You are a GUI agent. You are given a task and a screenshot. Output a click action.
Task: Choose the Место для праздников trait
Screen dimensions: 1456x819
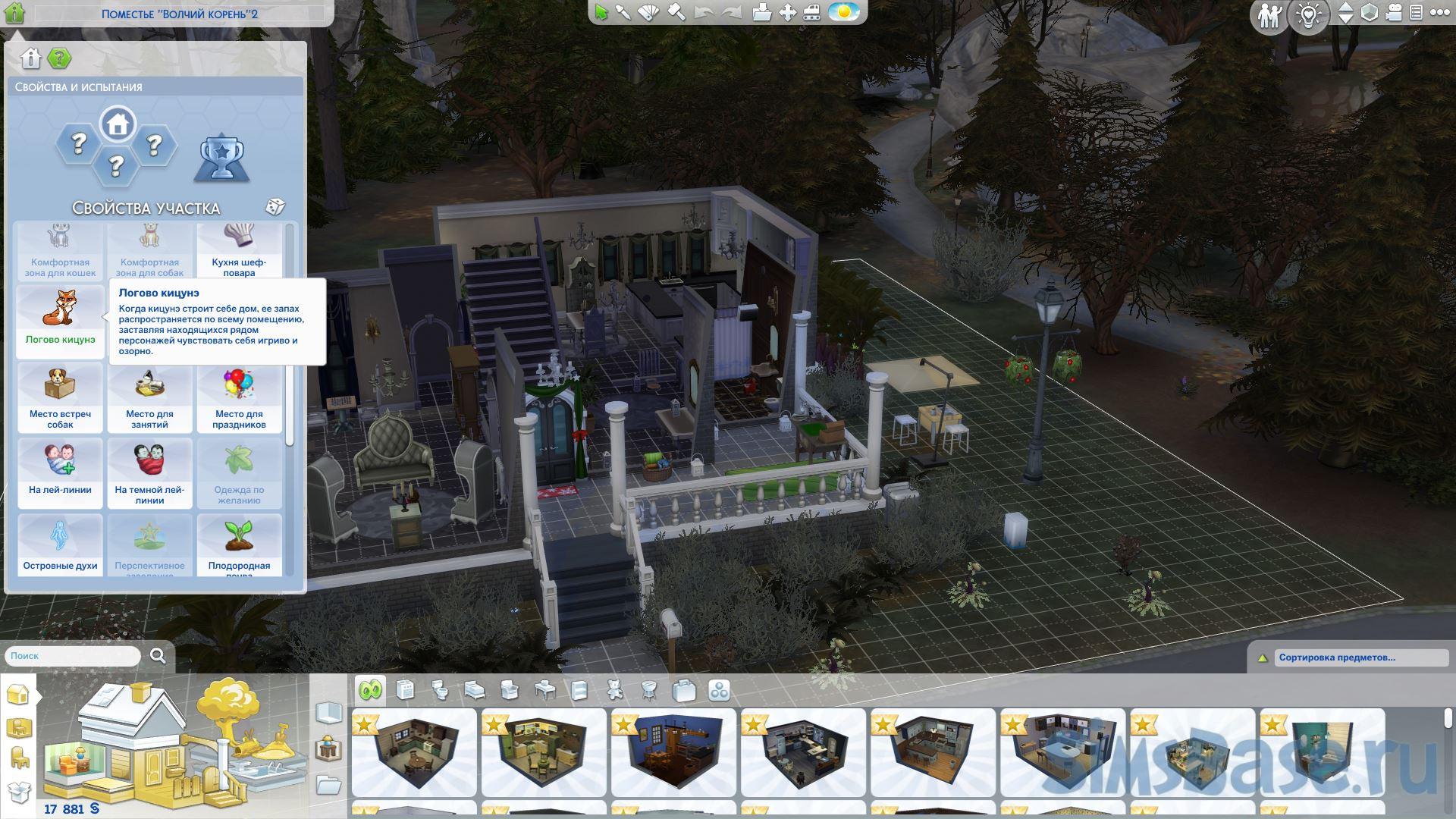click(239, 397)
